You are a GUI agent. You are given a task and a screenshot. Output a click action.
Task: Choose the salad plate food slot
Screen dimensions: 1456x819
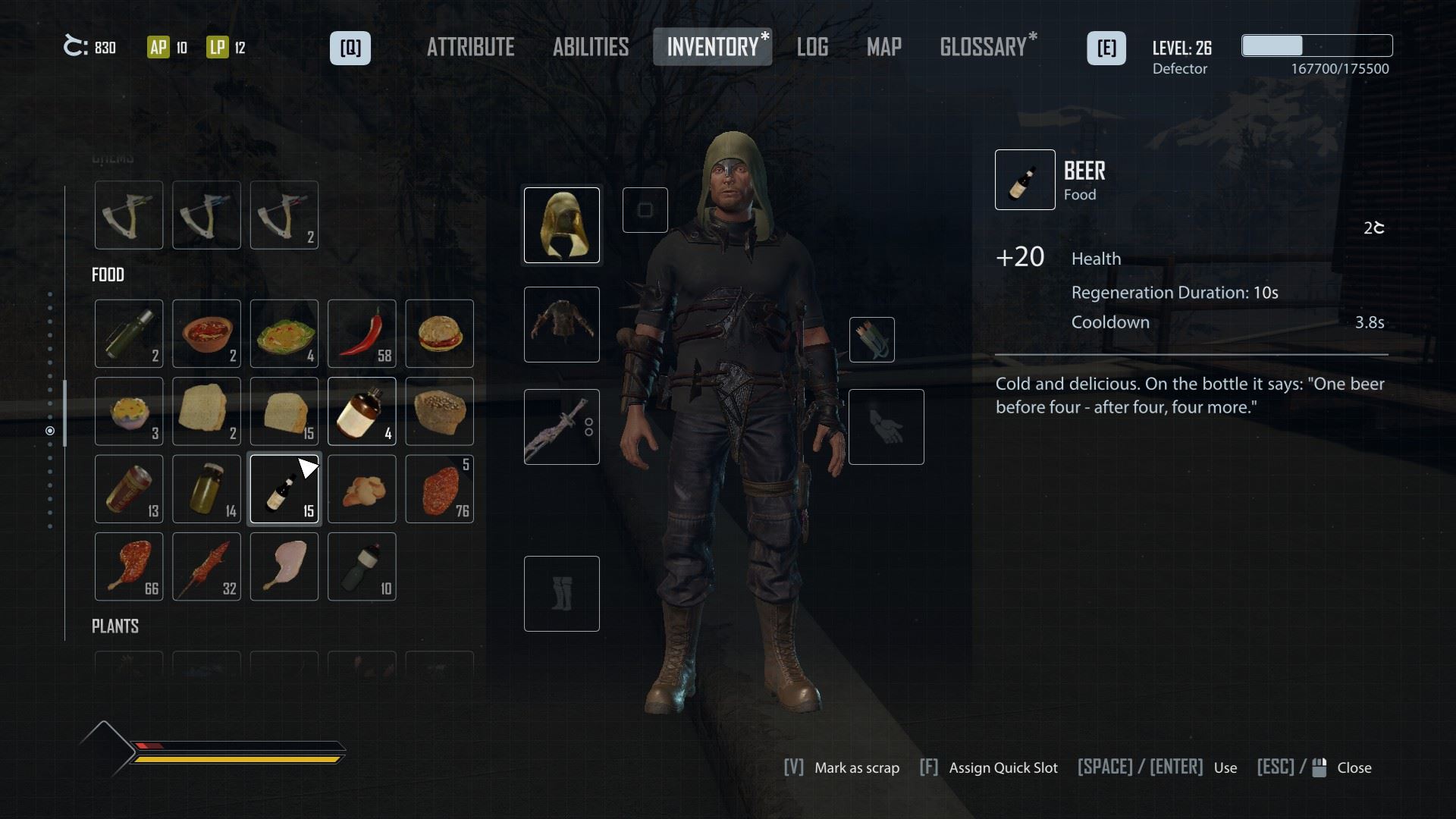[x=284, y=334]
